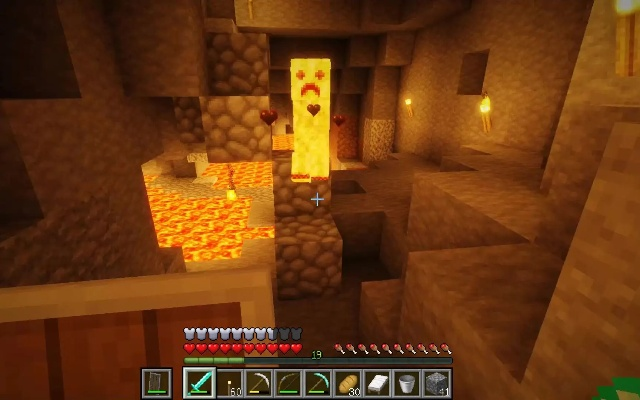
Task: Select the bread stack of 30
Action: point(347,383)
